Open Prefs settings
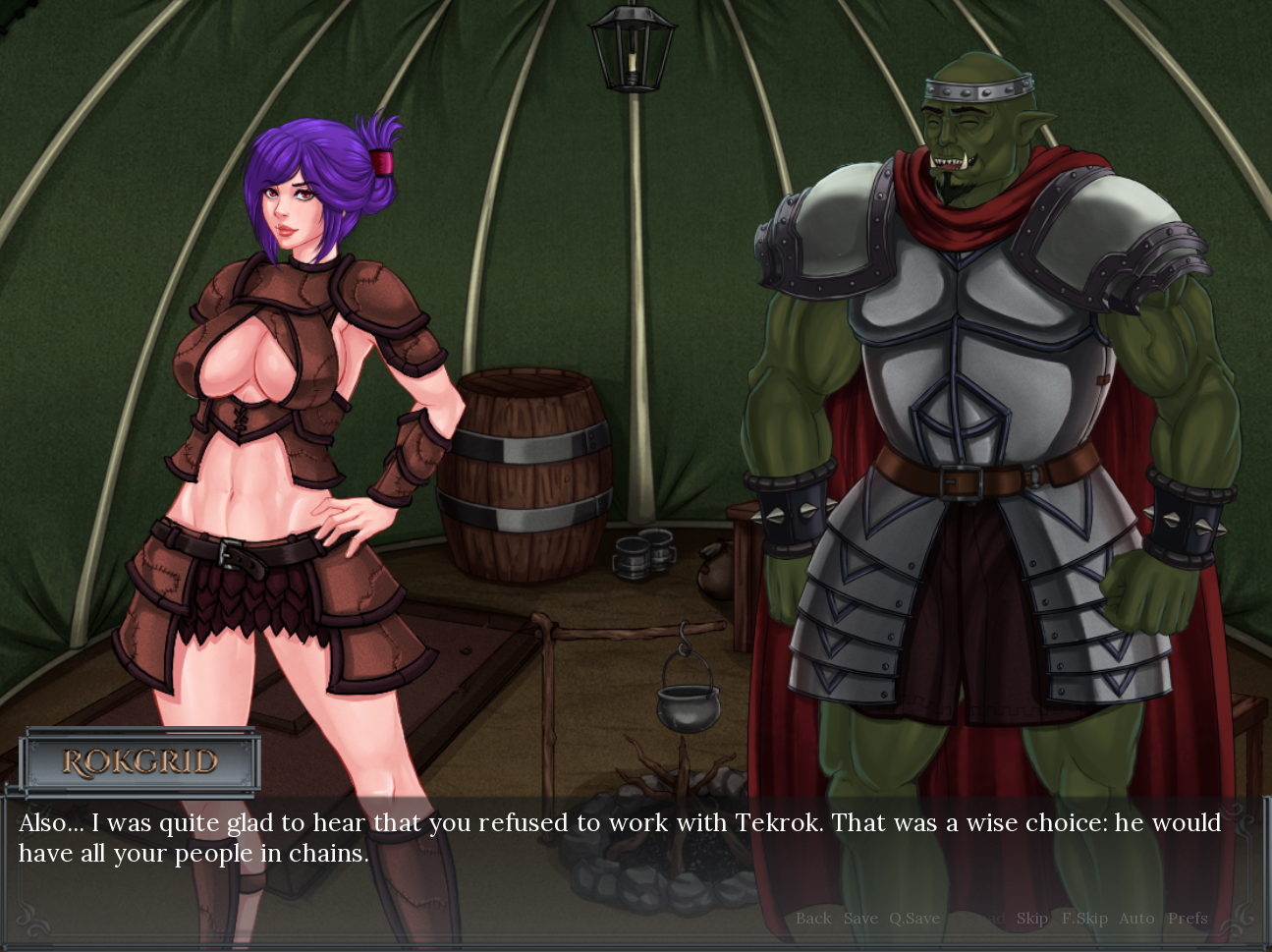 coord(1188,919)
